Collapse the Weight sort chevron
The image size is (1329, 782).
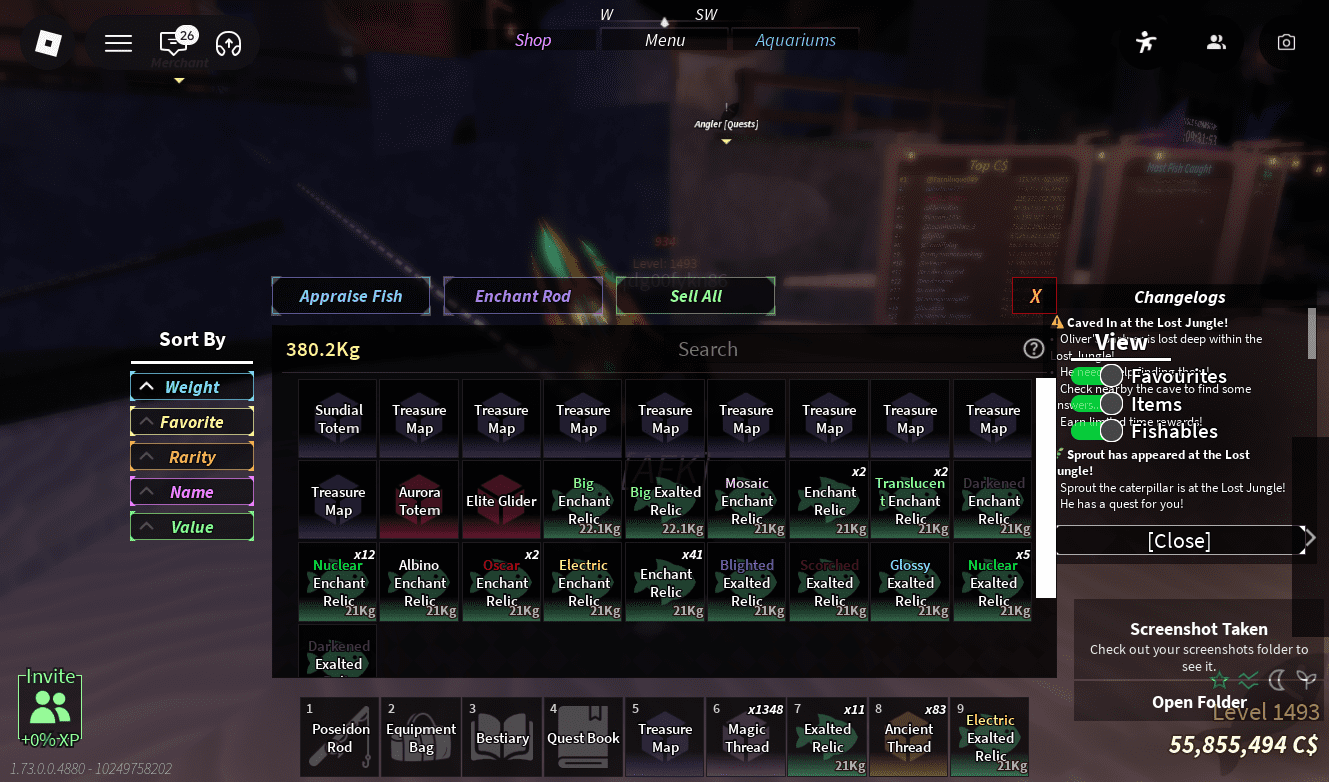pos(149,386)
